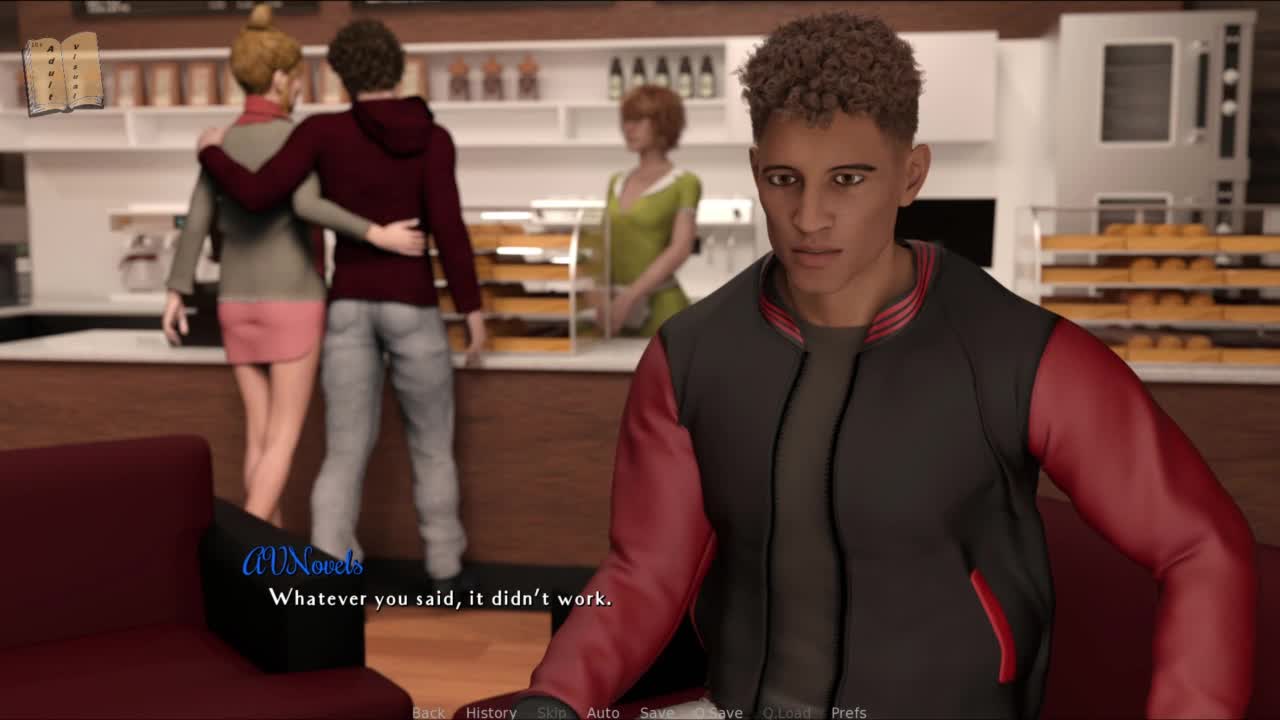Enable Auto-advance for the dialogue
Viewport: 1280px width, 720px height.
[x=603, y=712]
